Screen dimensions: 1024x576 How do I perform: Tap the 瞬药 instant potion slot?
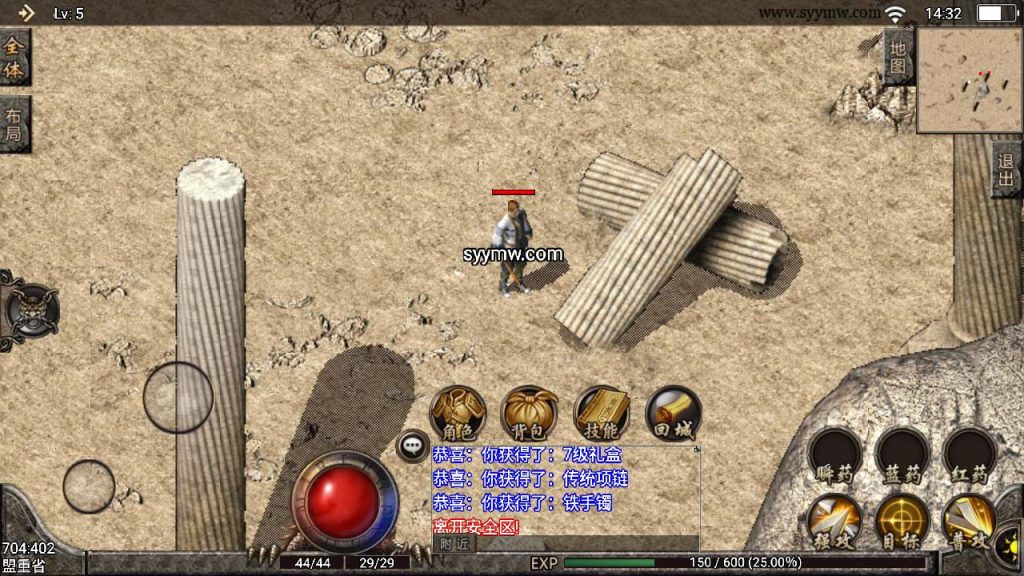(x=835, y=457)
